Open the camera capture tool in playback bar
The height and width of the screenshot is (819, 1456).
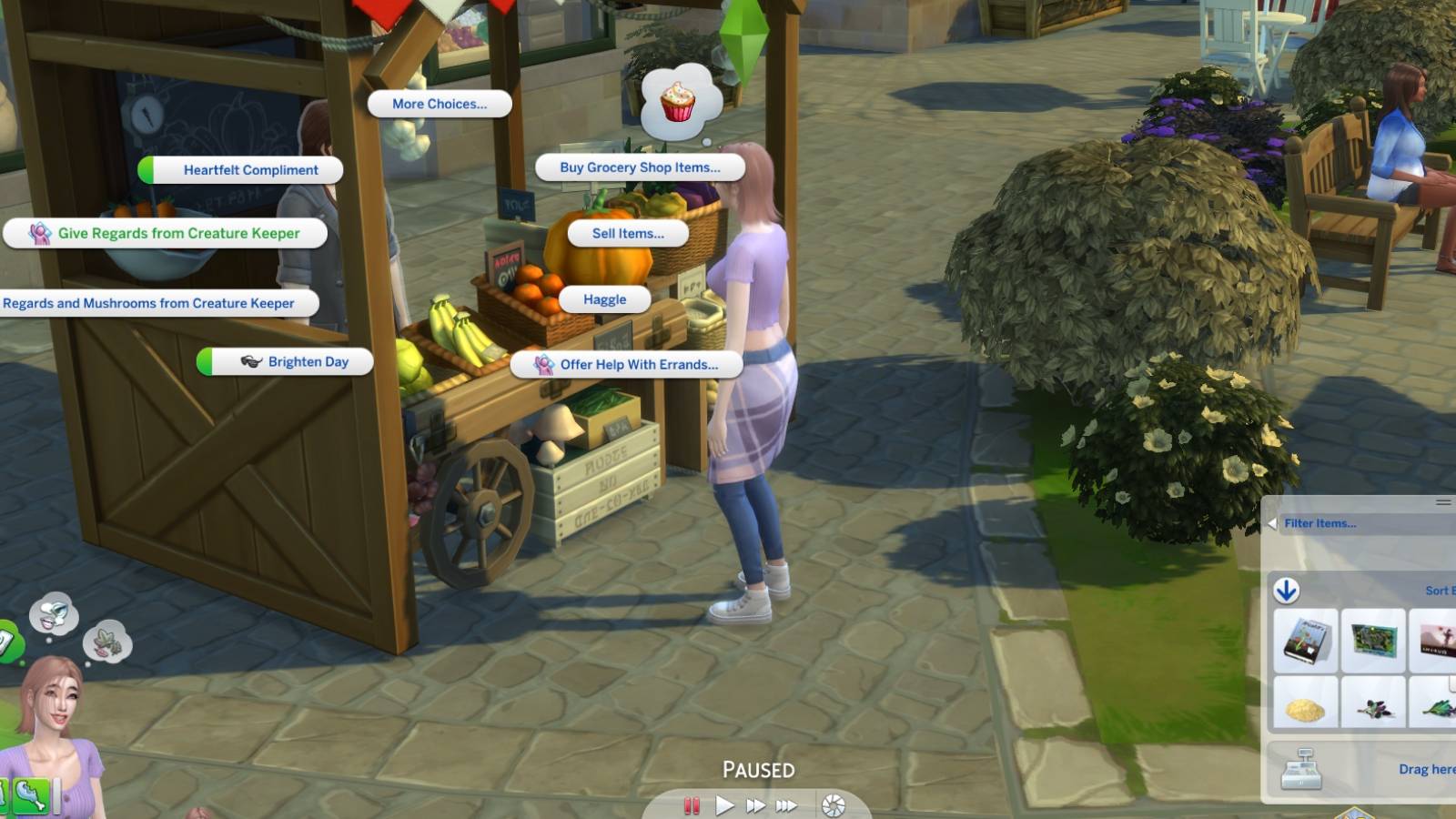tap(833, 804)
